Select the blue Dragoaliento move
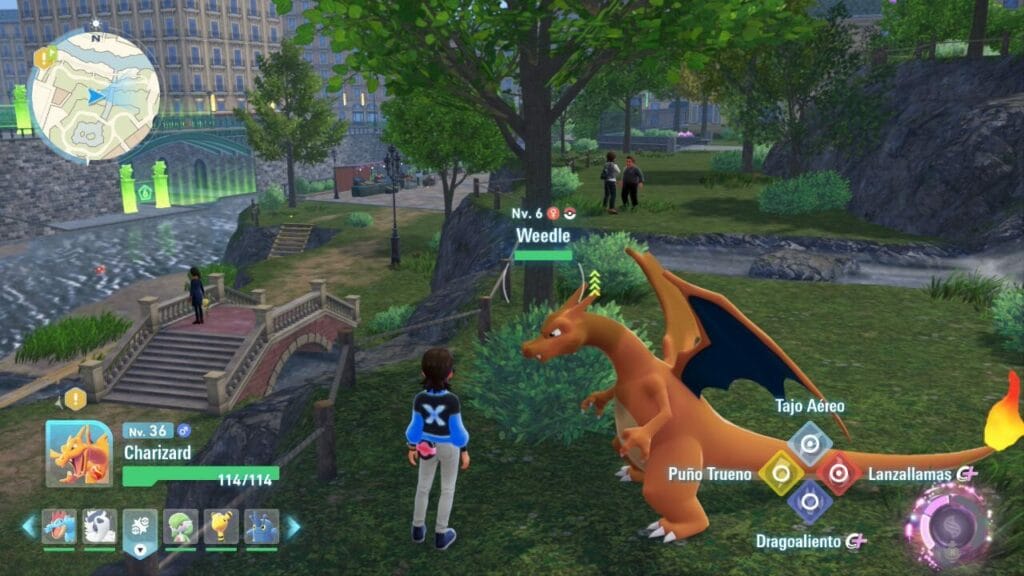The width and height of the screenshot is (1024, 576). (x=809, y=502)
